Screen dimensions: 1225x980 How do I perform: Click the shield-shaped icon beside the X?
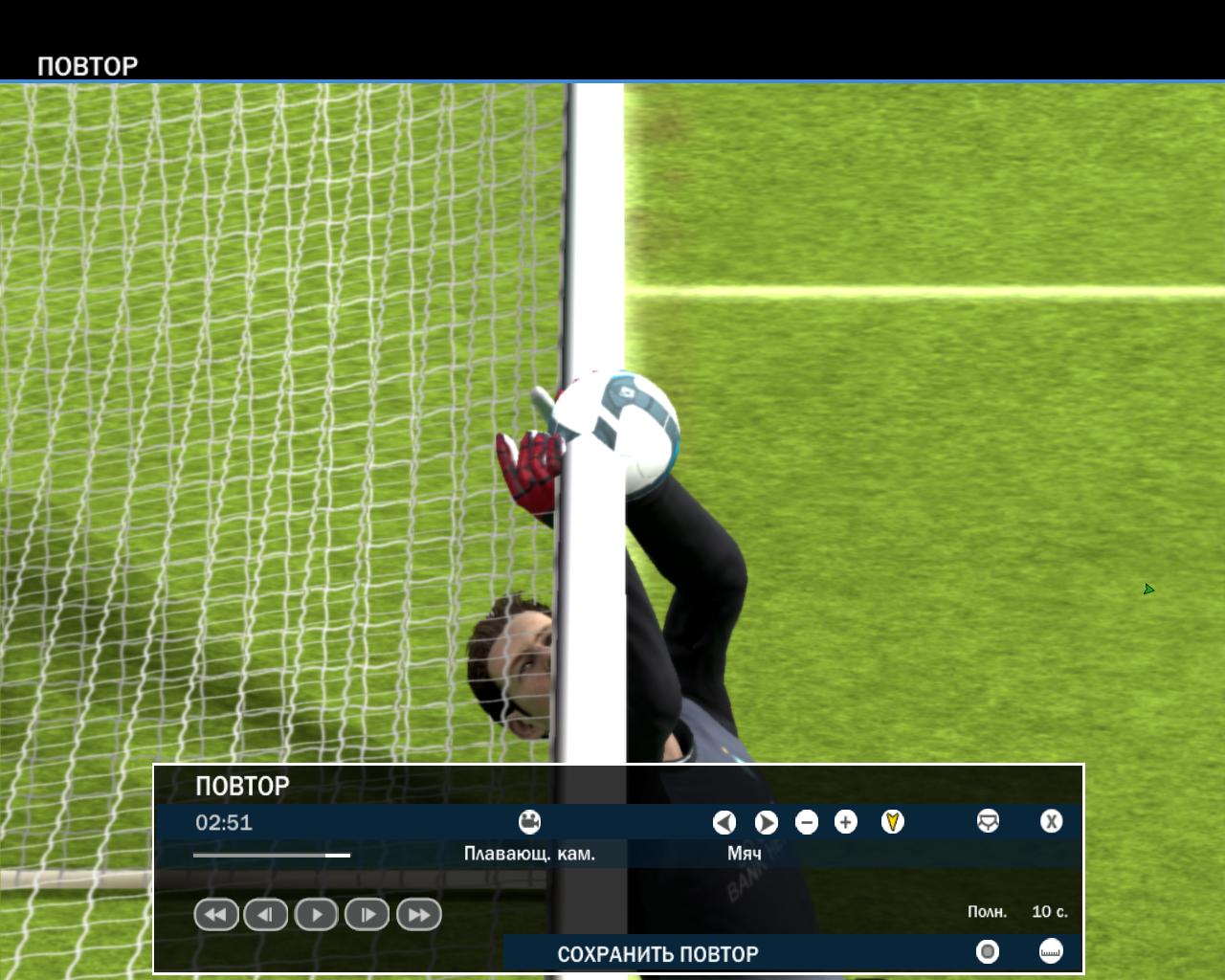tap(988, 822)
